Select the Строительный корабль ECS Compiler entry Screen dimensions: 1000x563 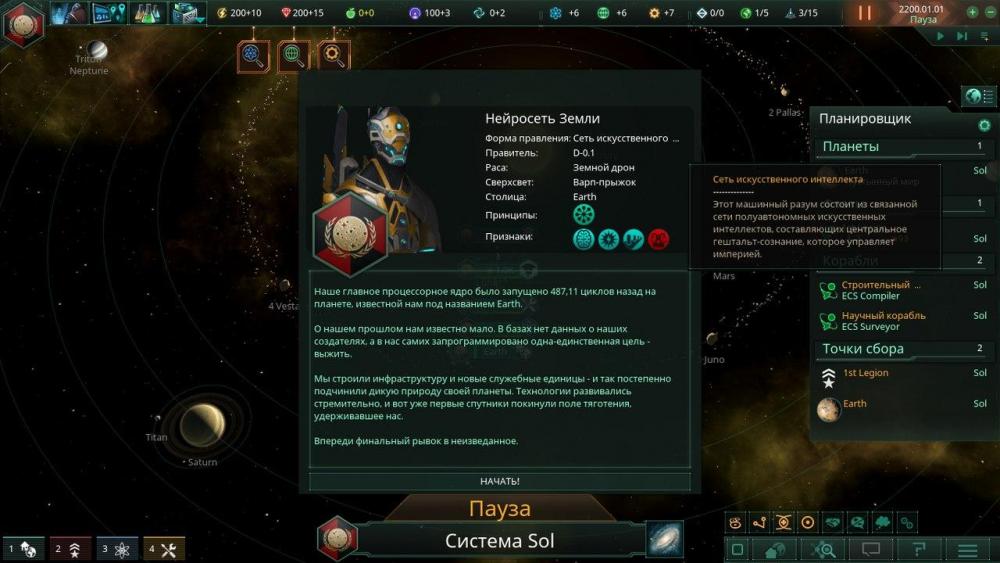coord(880,290)
